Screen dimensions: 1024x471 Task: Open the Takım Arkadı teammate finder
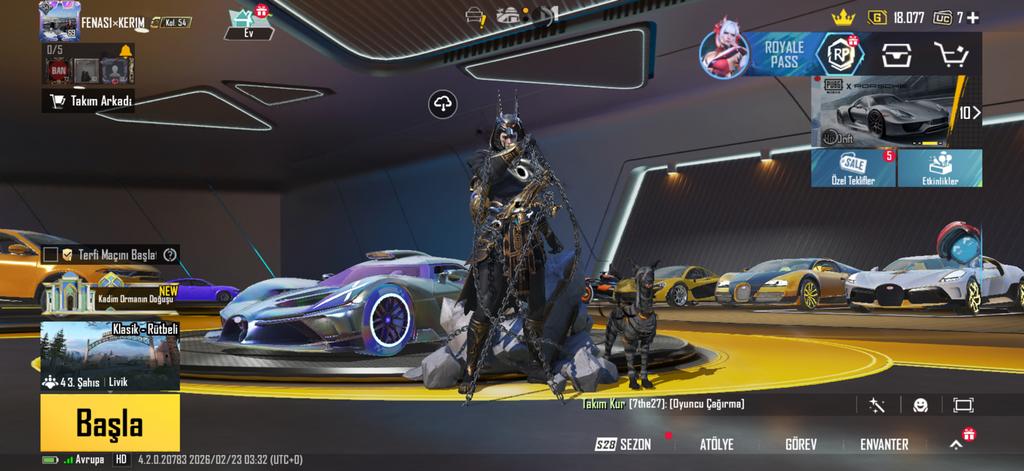tap(89, 101)
